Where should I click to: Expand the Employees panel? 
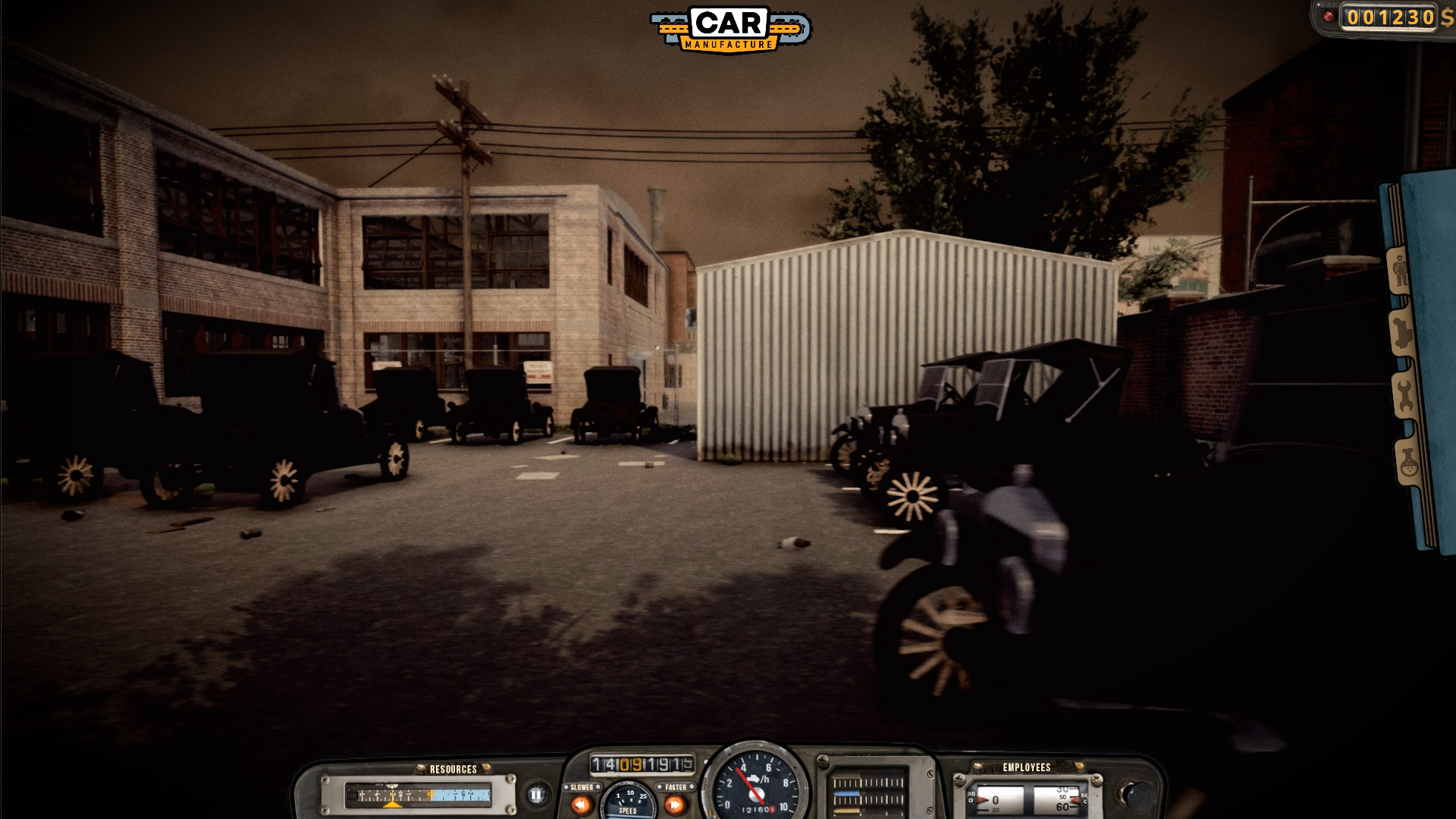pos(1026,768)
